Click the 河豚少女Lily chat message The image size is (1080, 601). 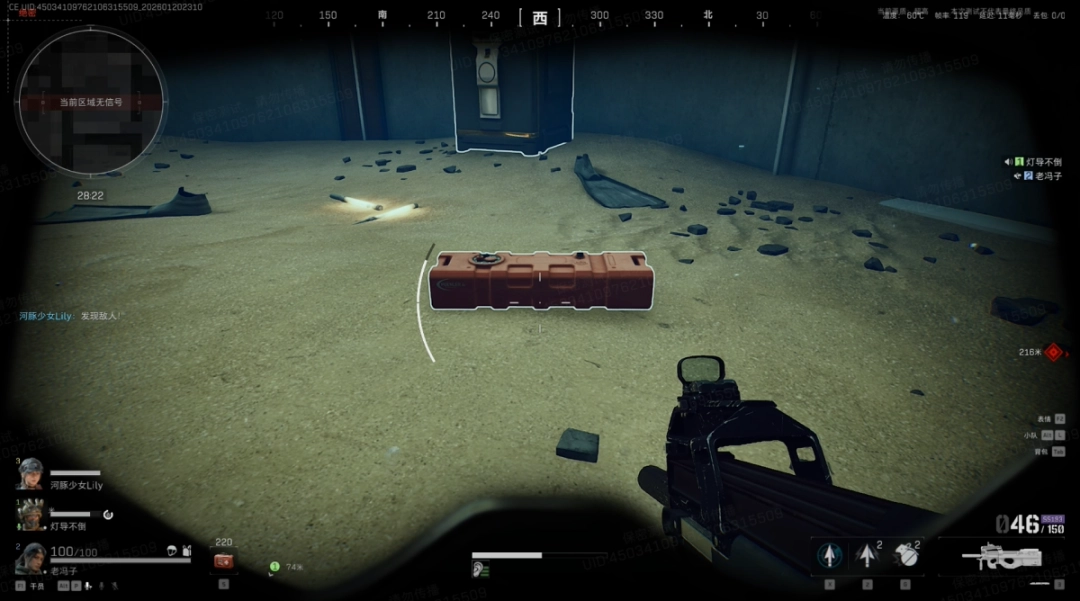[x=70, y=316]
